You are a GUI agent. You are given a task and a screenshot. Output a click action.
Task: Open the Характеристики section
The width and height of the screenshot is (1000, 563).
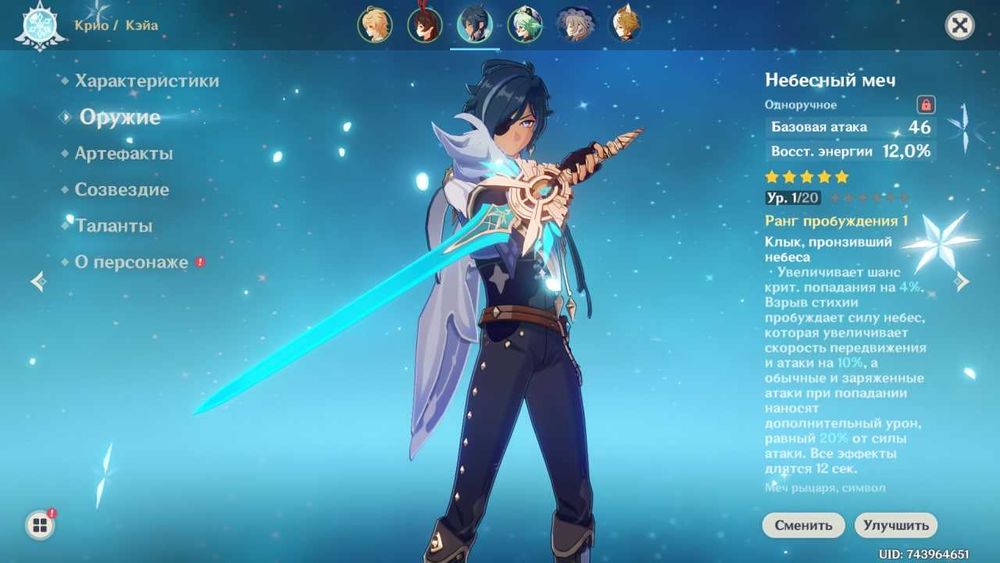(x=146, y=81)
